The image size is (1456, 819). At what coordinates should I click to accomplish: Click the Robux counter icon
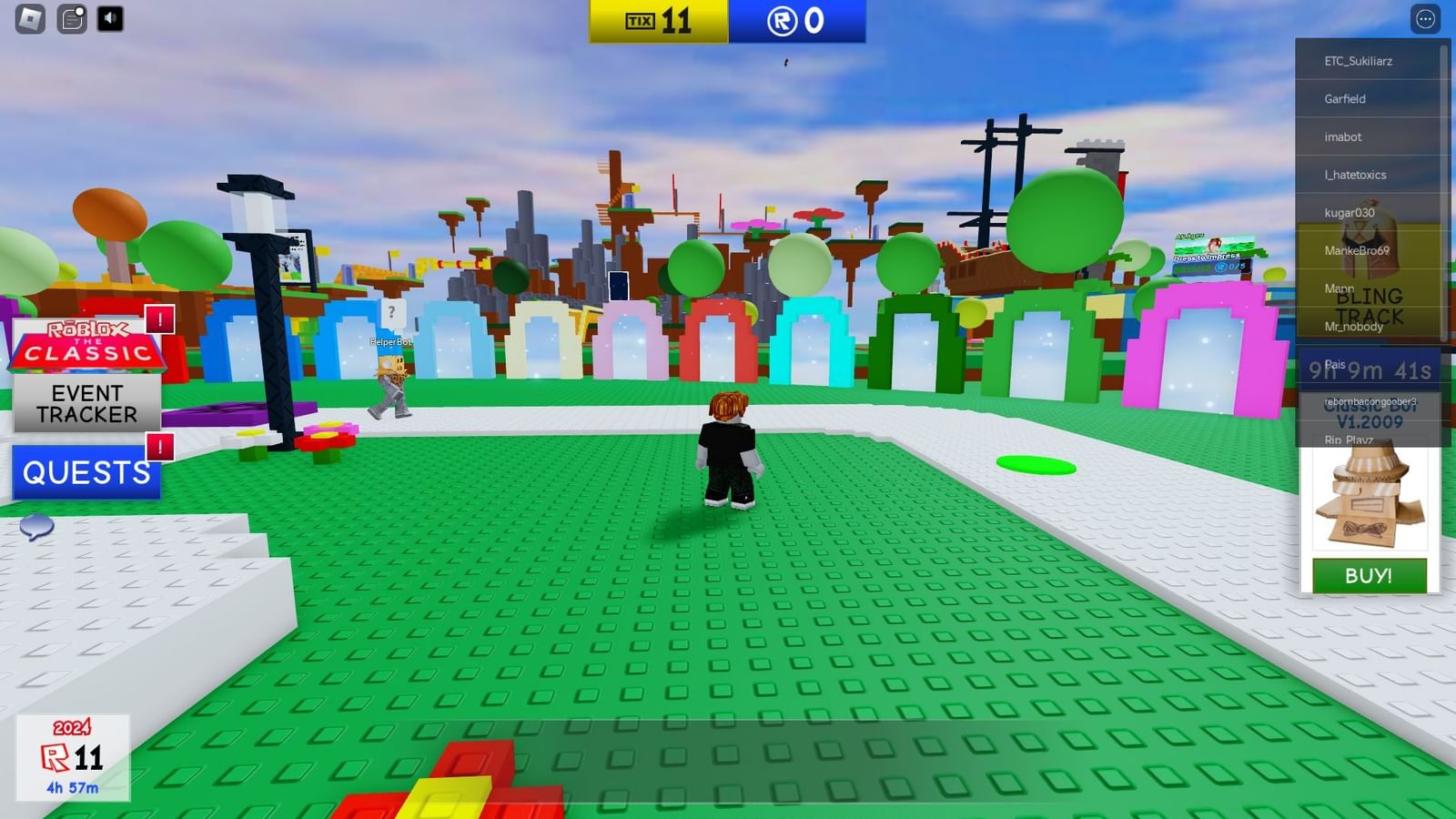pyautogui.click(x=779, y=20)
